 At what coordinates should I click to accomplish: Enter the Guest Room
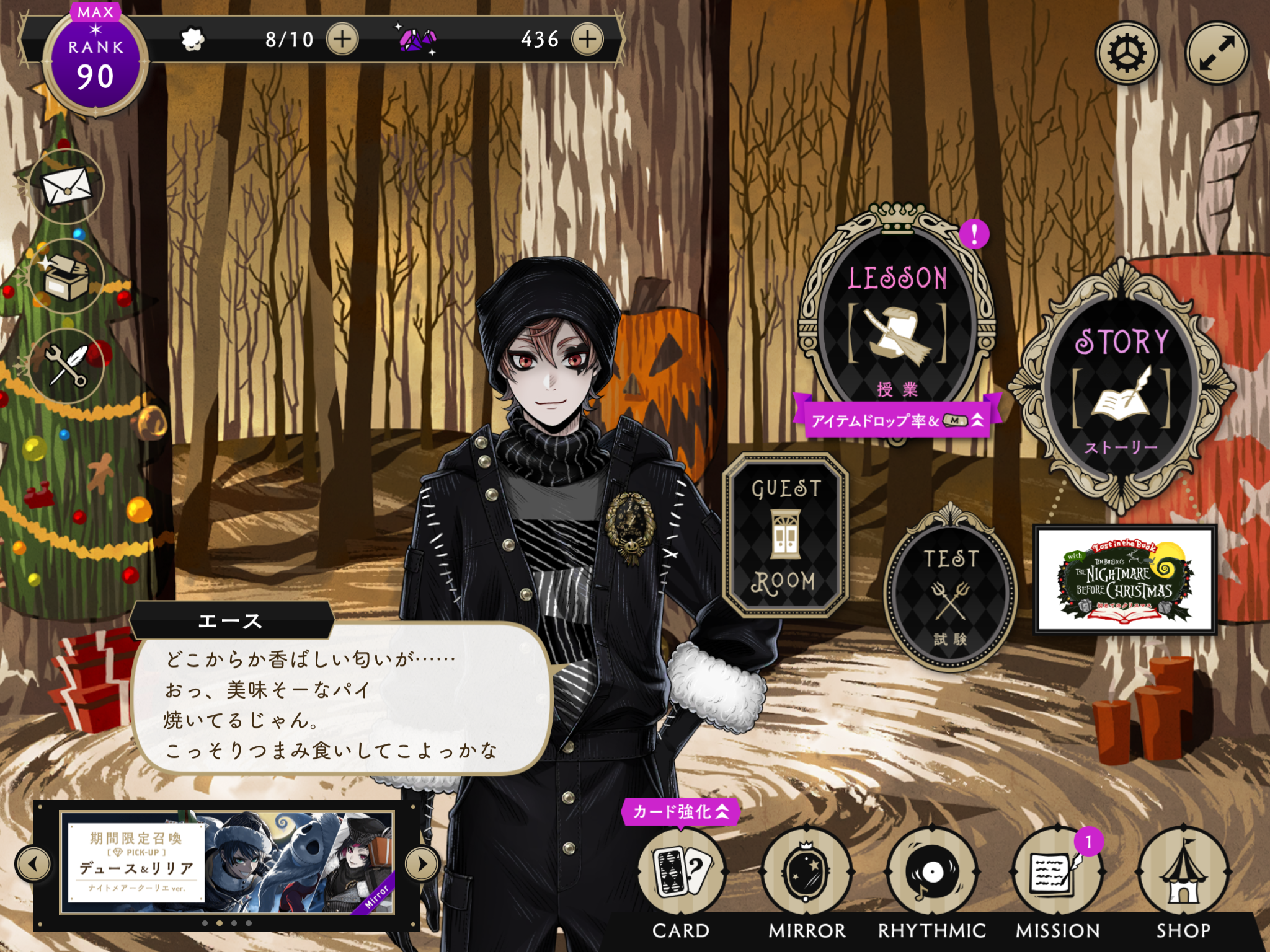click(x=785, y=534)
